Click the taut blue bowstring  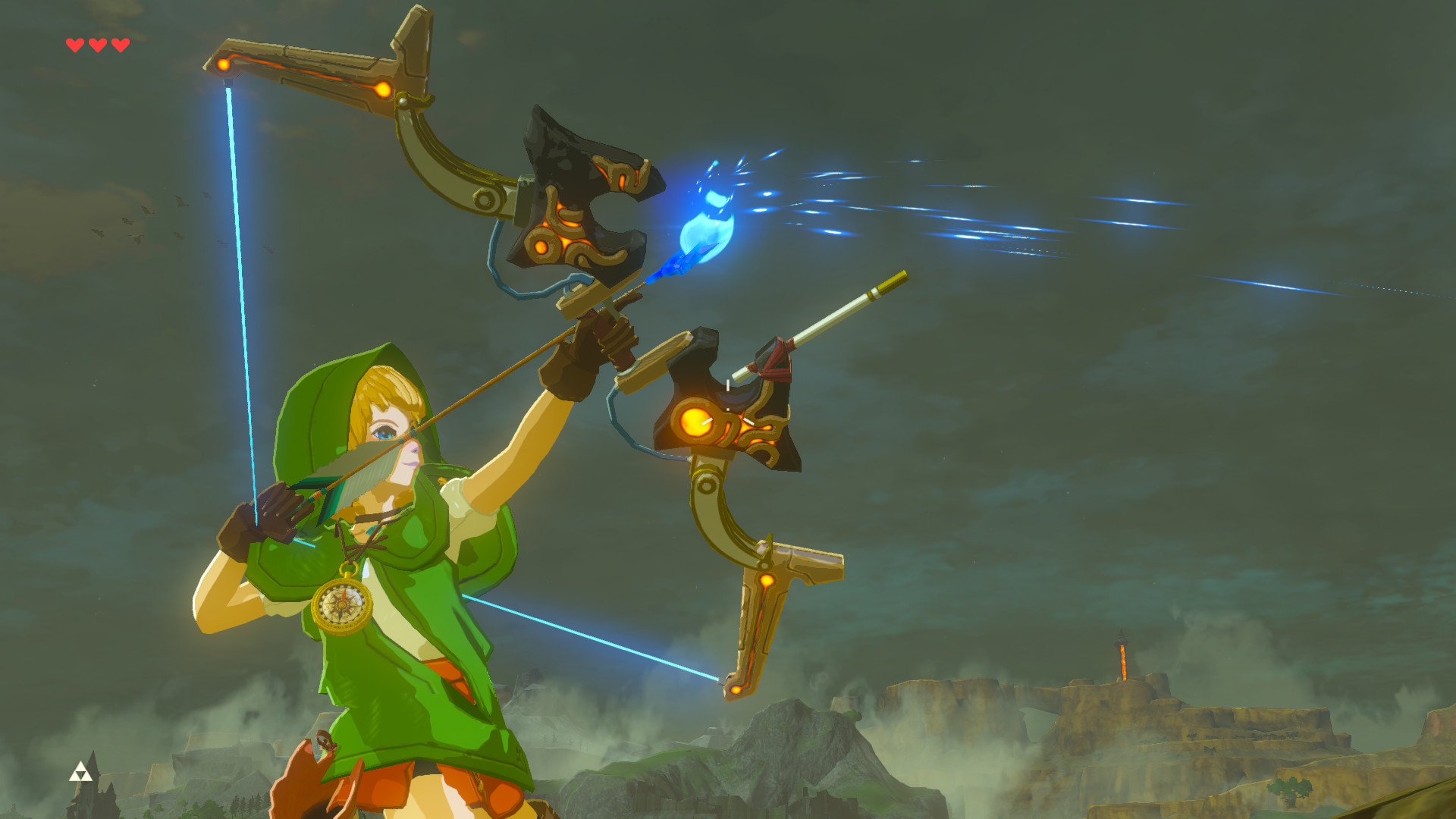pos(243,303)
